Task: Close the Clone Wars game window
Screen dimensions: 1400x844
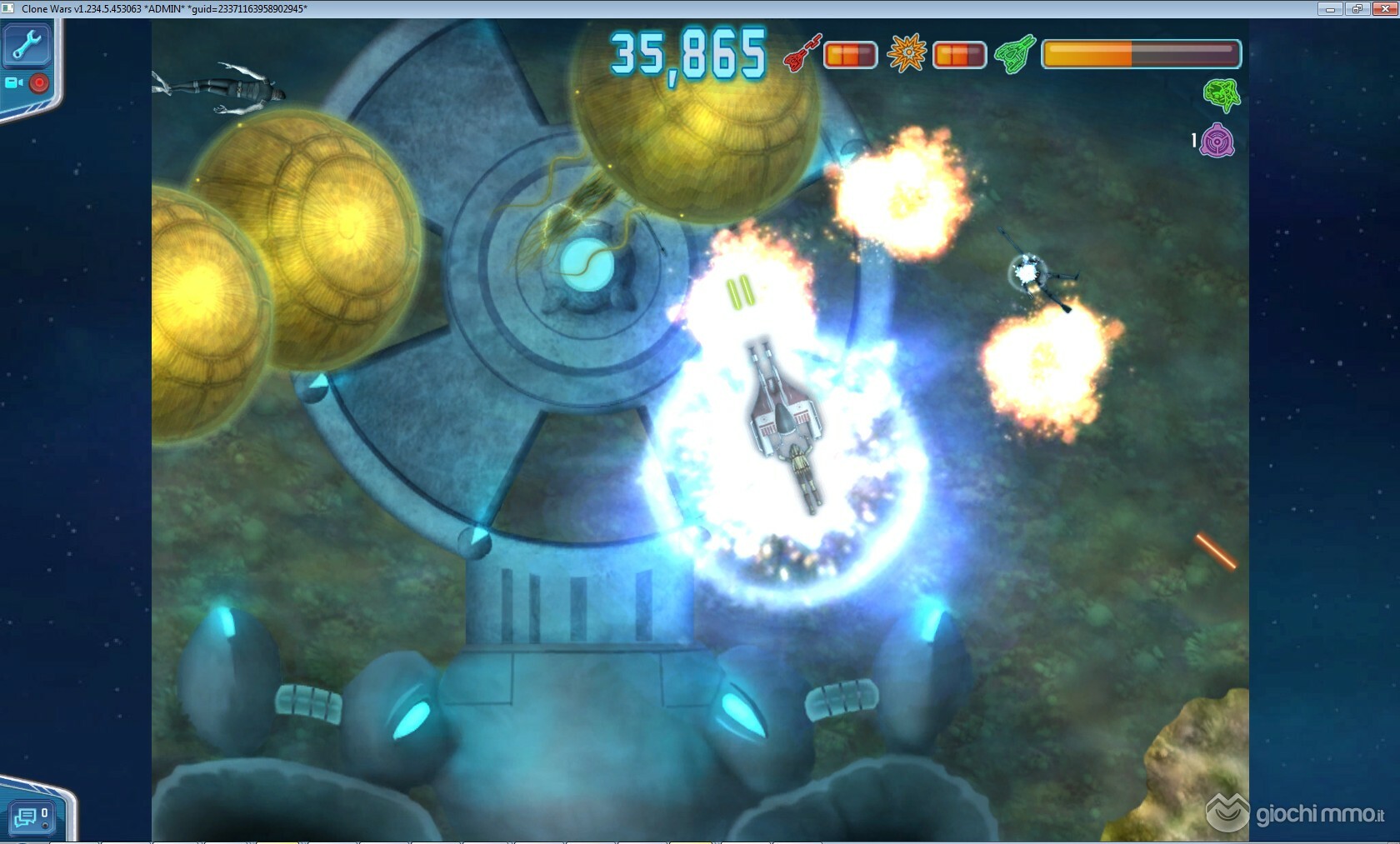Action: tap(1383, 8)
